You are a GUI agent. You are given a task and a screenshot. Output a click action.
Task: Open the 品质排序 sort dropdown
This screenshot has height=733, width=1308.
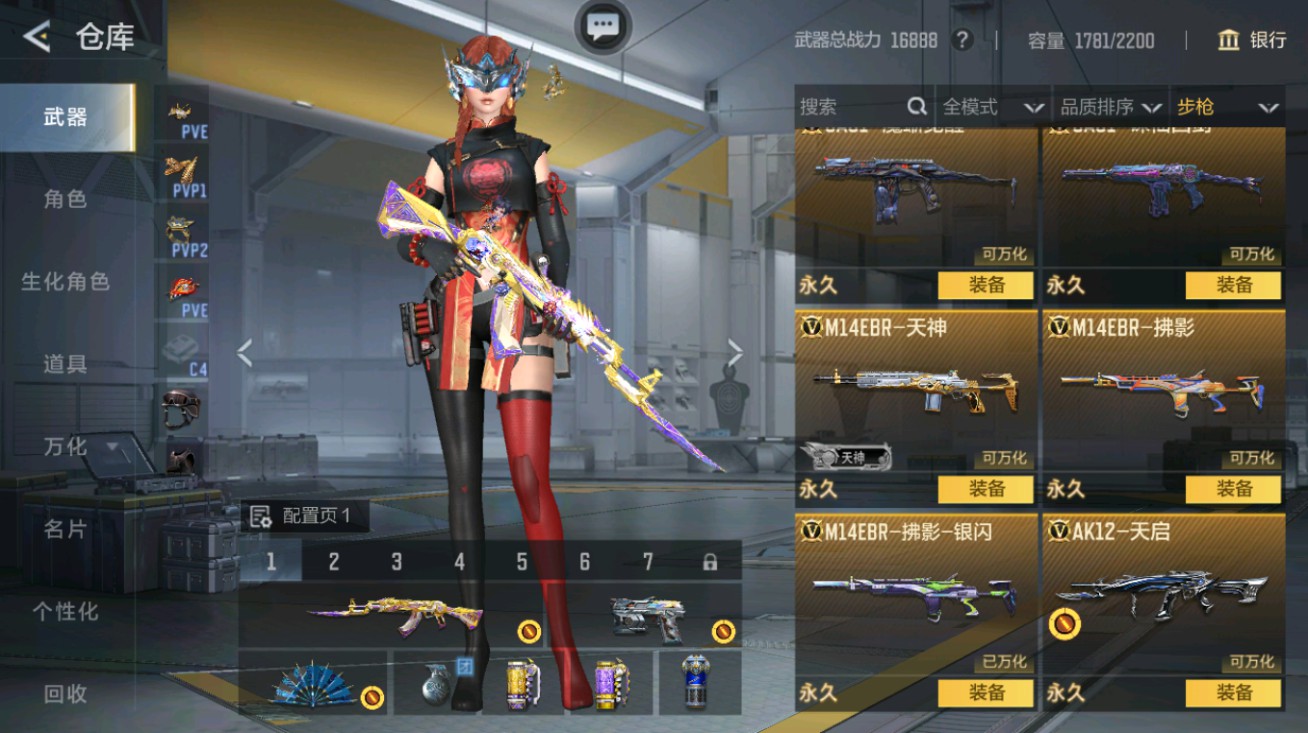coord(1111,107)
